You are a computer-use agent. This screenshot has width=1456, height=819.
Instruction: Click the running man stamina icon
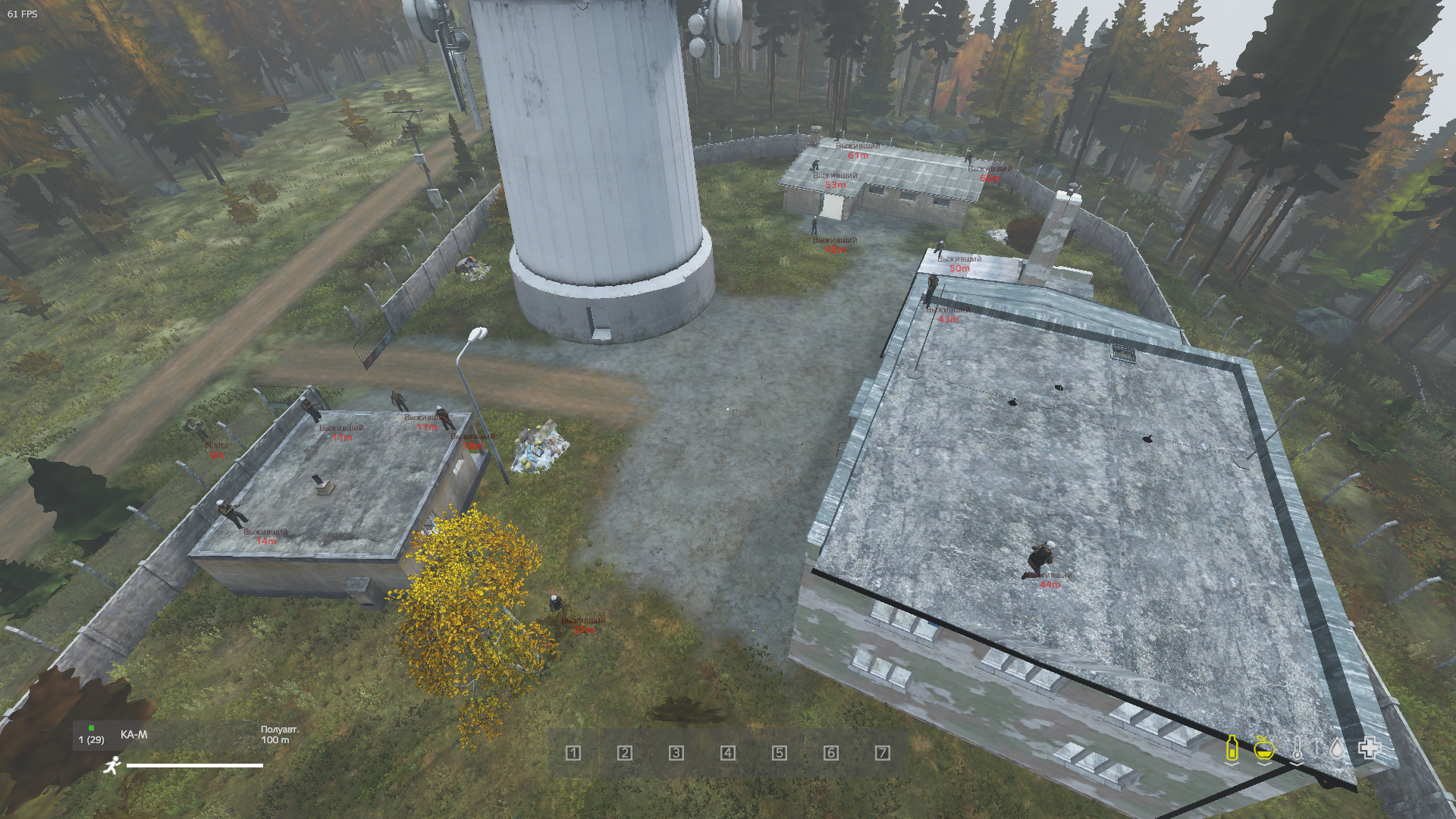click(112, 765)
